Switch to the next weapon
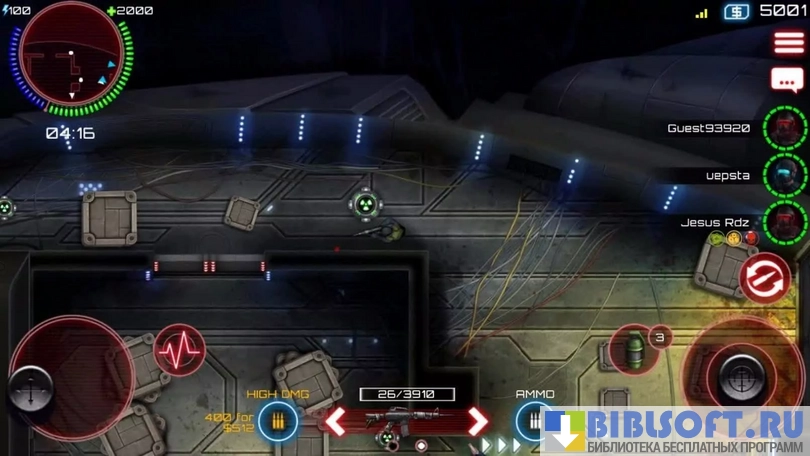 [478, 420]
